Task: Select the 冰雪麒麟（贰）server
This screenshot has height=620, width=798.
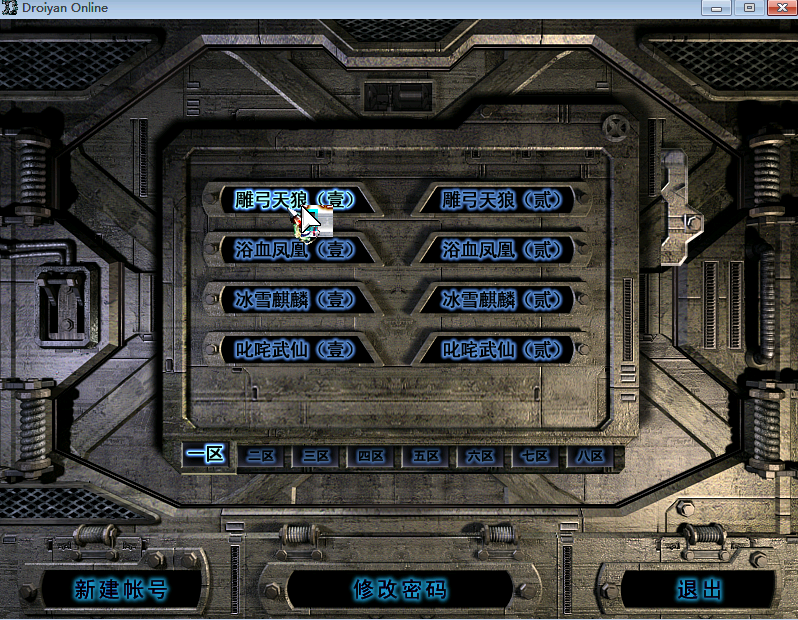Action: coord(502,300)
